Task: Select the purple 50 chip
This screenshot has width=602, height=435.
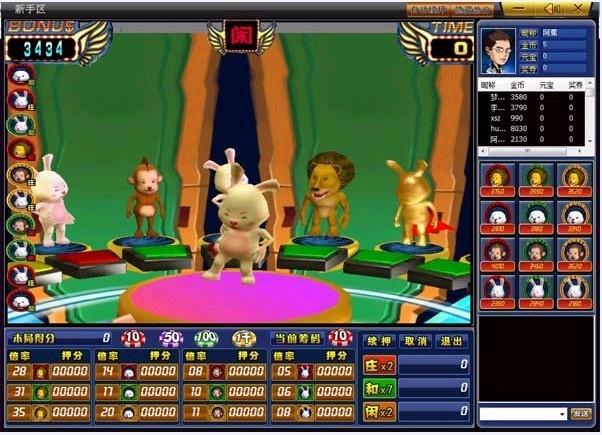Action: (x=170, y=339)
